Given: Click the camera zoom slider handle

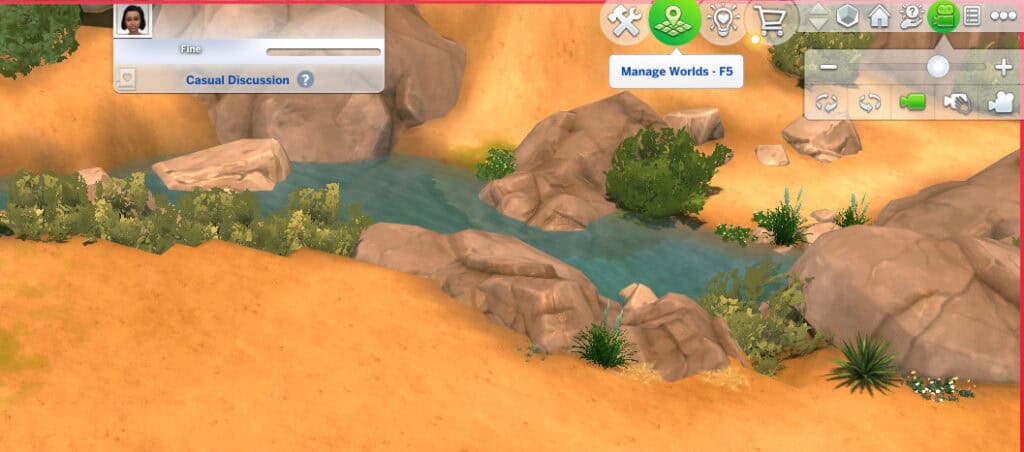Looking at the screenshot, I should 938,67.
